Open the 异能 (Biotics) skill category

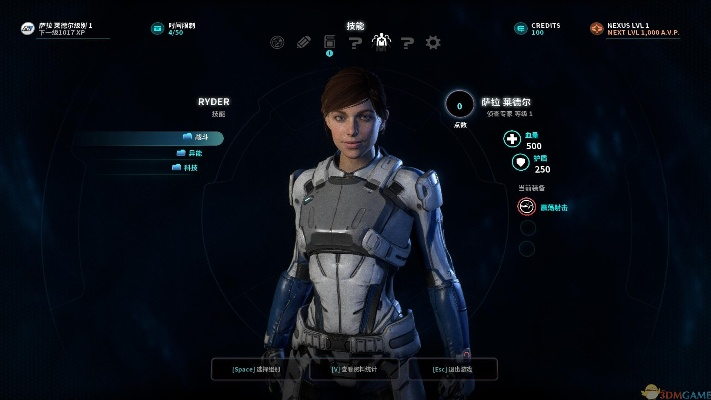[192, 153]
